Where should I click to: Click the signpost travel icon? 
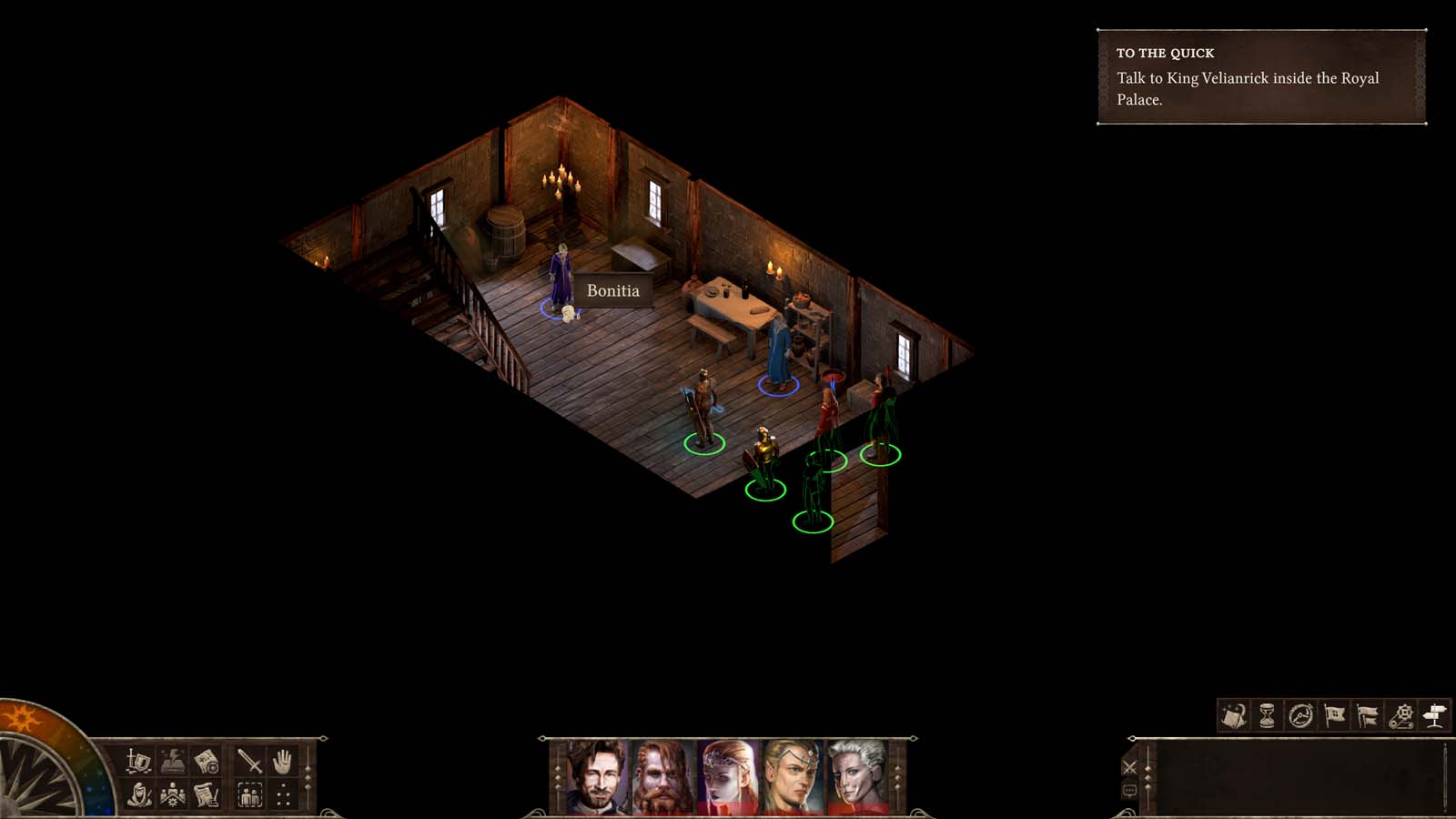click(x=1435, y=714)
